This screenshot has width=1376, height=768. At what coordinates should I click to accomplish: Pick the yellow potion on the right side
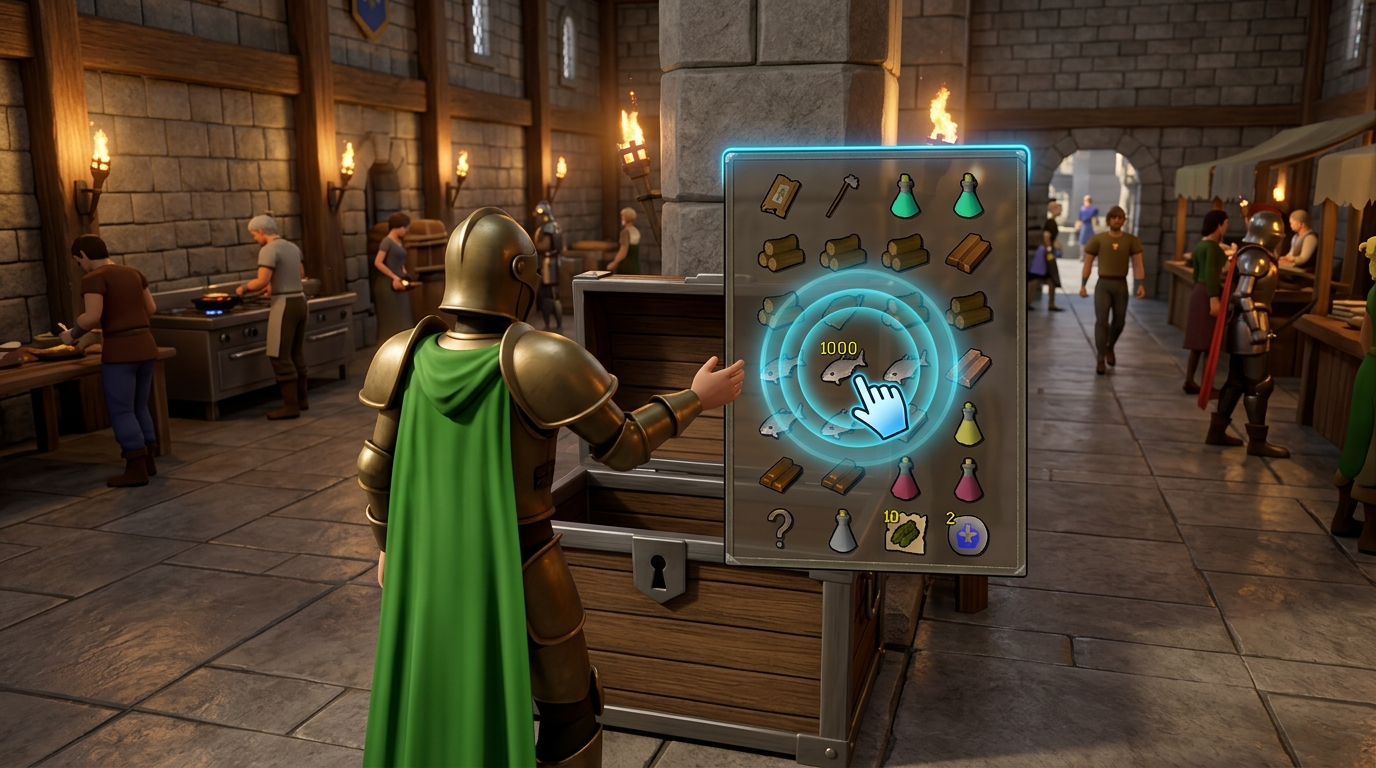click(966, 421)
